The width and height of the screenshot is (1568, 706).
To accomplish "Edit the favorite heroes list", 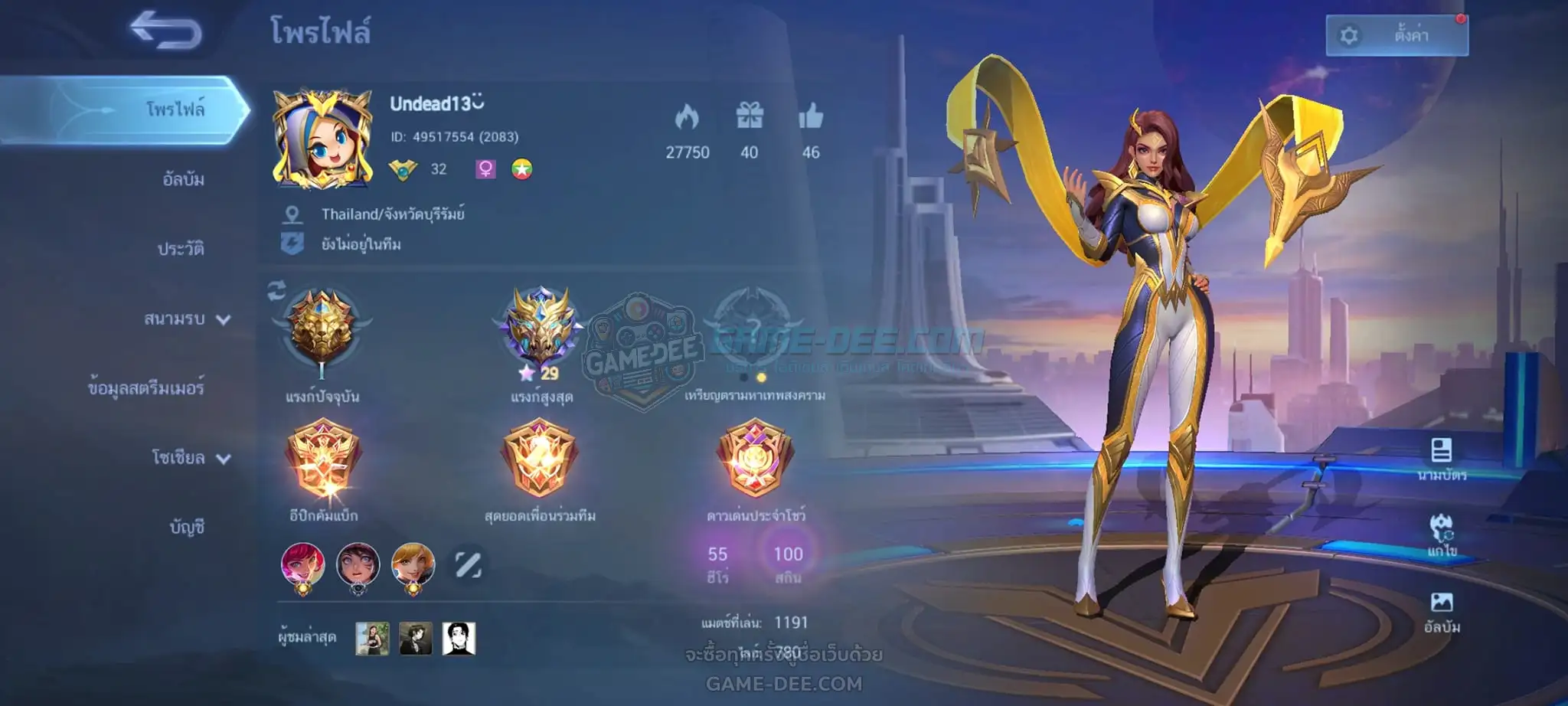I will click(x=468, y=565).
